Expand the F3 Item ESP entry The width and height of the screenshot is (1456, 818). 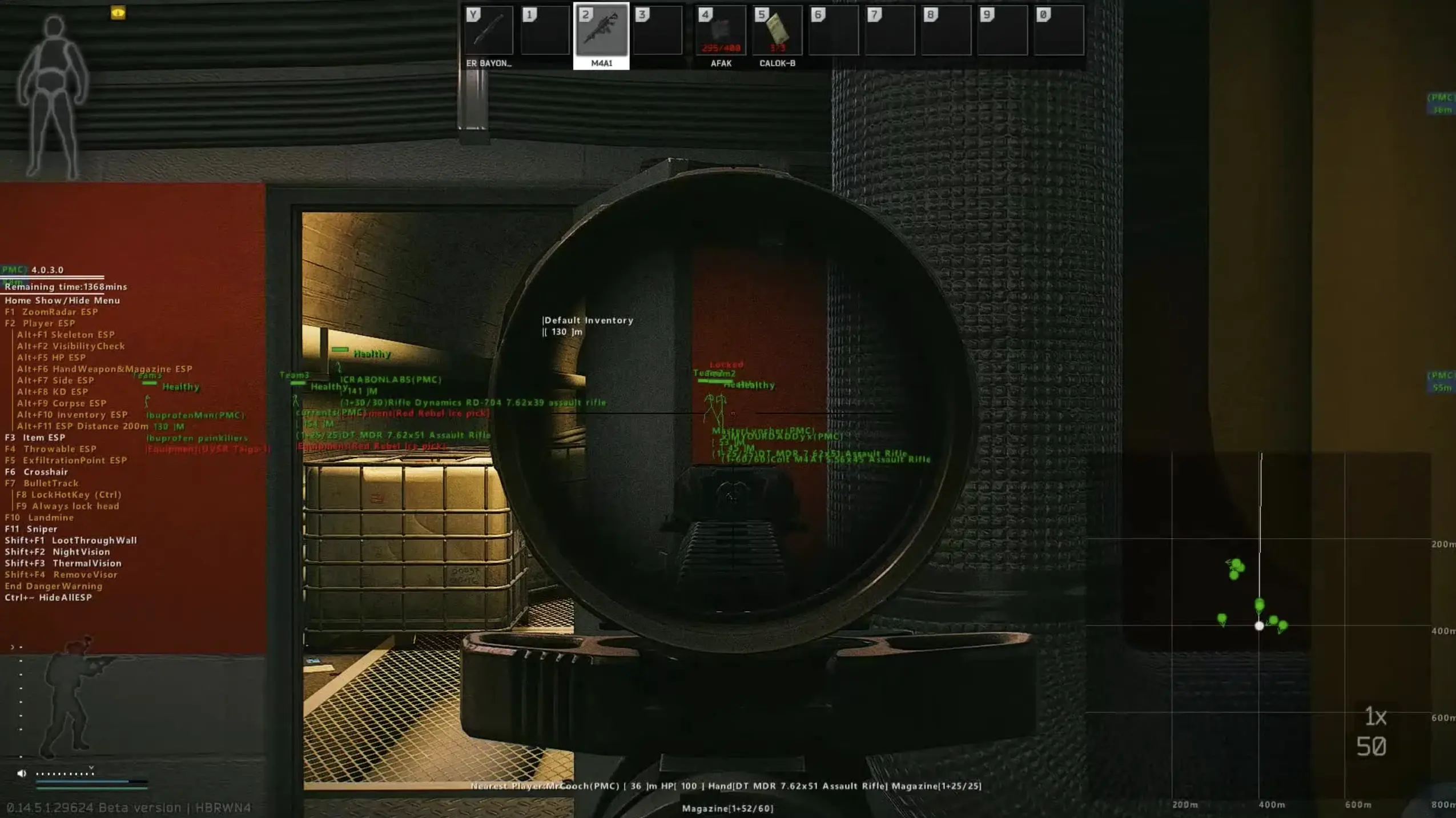(x=35, y=437)
